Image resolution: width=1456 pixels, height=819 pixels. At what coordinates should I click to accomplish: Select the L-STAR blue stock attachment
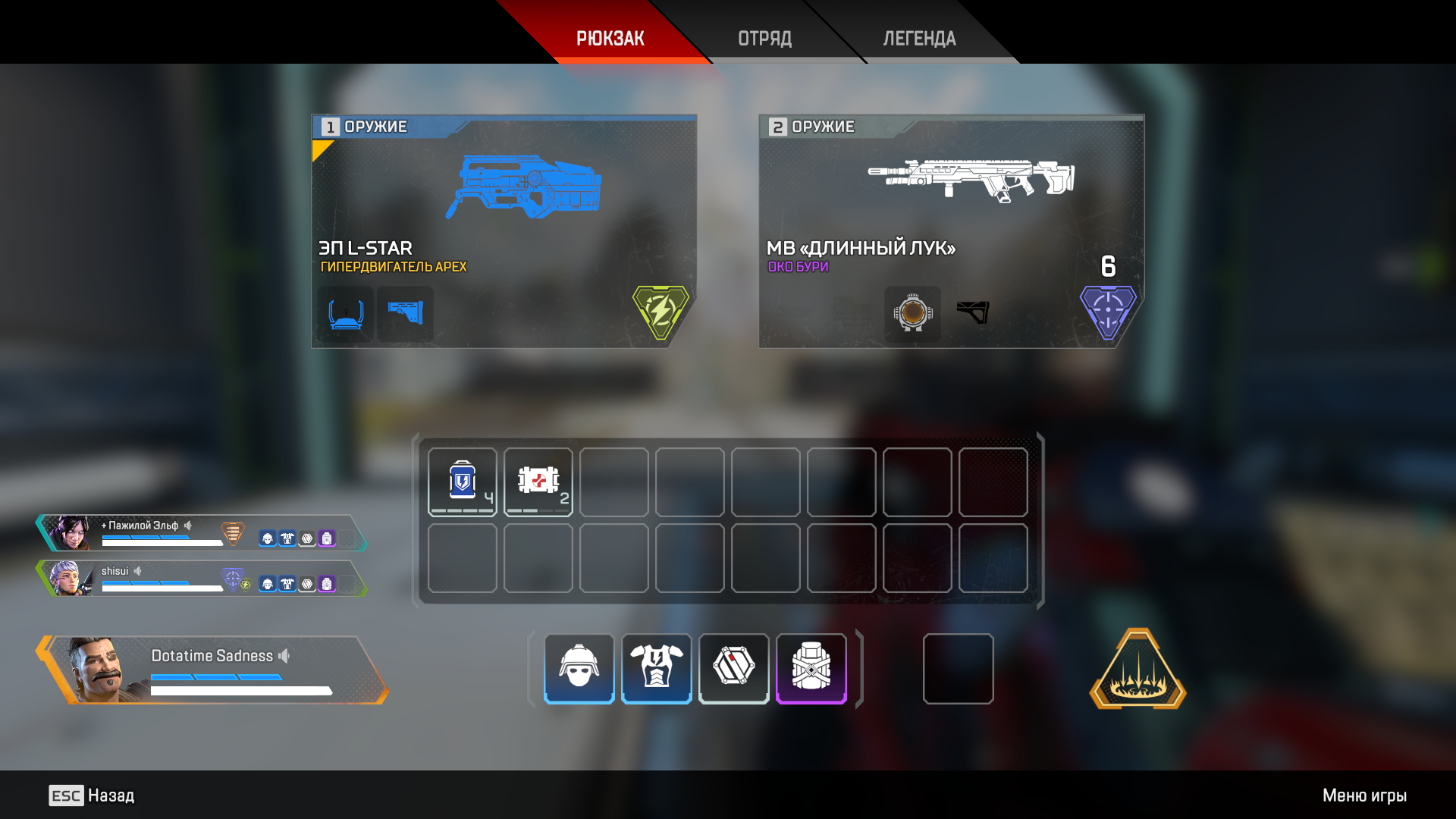point(406,314)
